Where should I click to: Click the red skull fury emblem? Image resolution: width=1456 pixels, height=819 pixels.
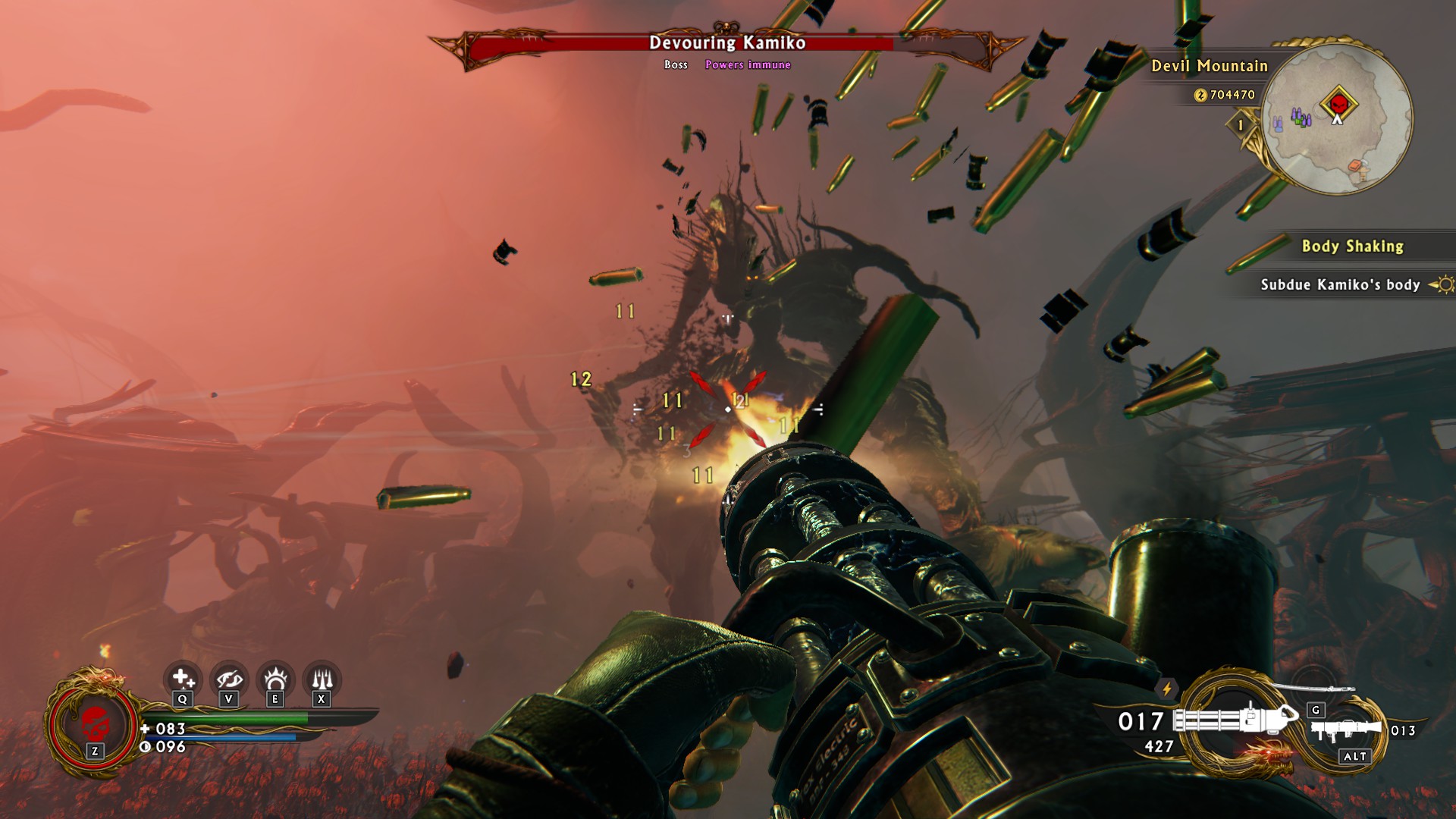click(x=93, y=722)
